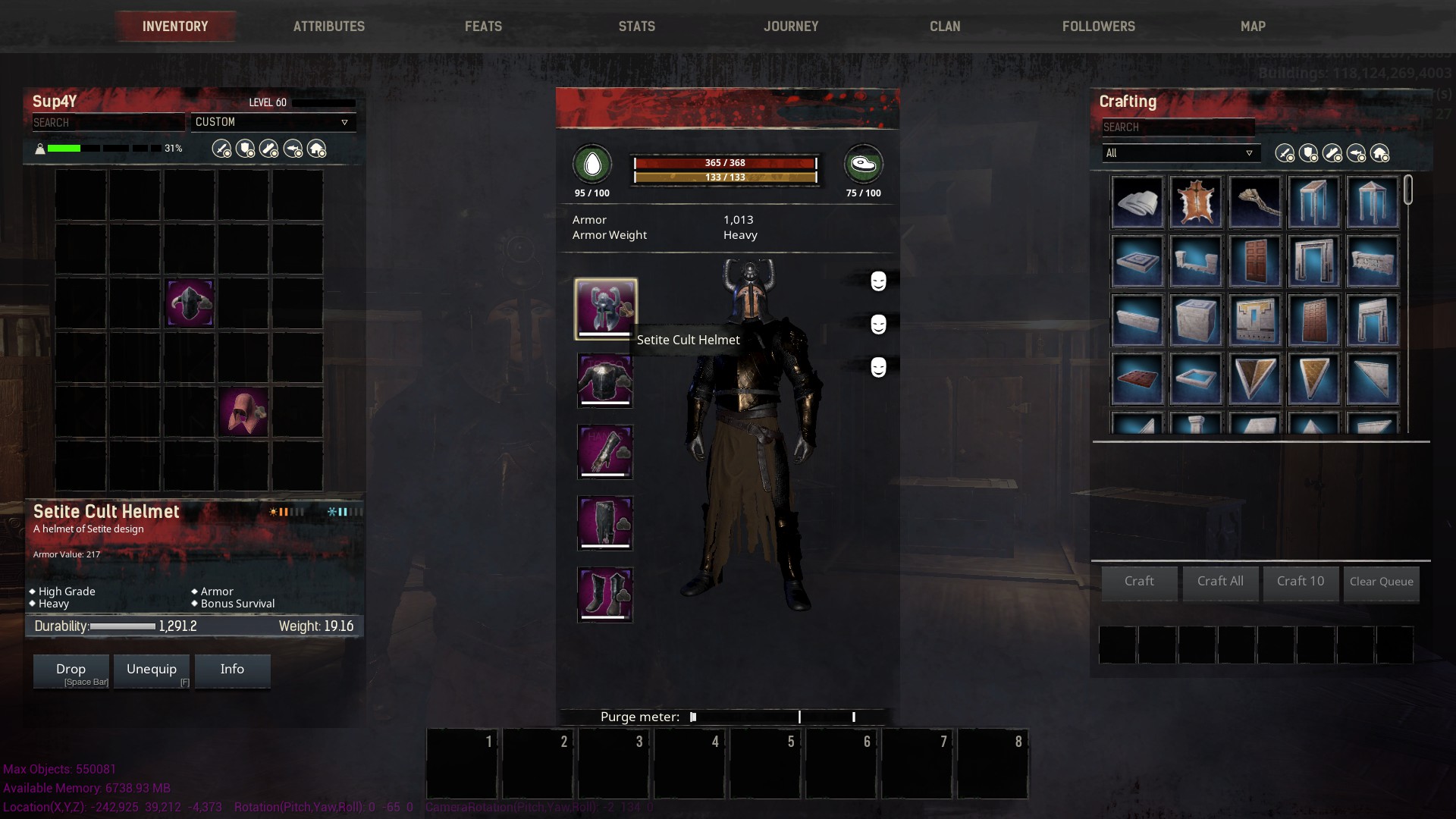Open the FOLLOWERS tab

1097,26
